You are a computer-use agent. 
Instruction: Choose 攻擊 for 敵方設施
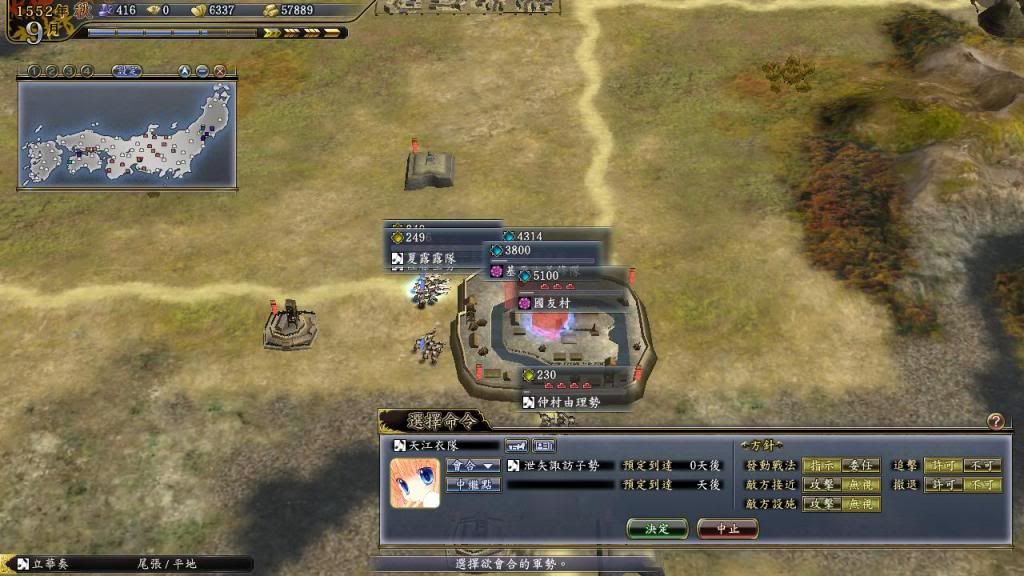click(821, 504)
